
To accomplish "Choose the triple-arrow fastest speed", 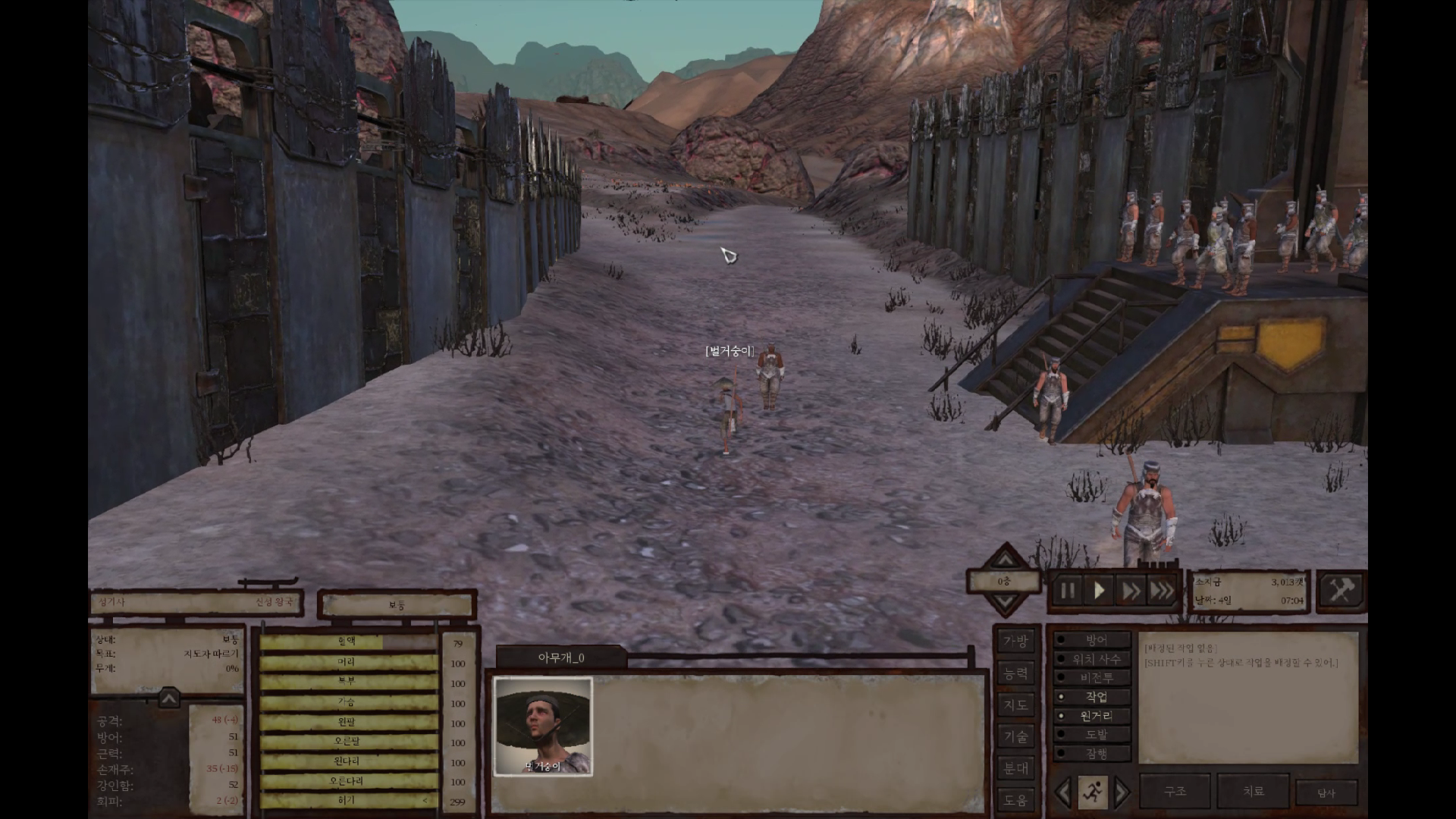I will point(1162,591).
